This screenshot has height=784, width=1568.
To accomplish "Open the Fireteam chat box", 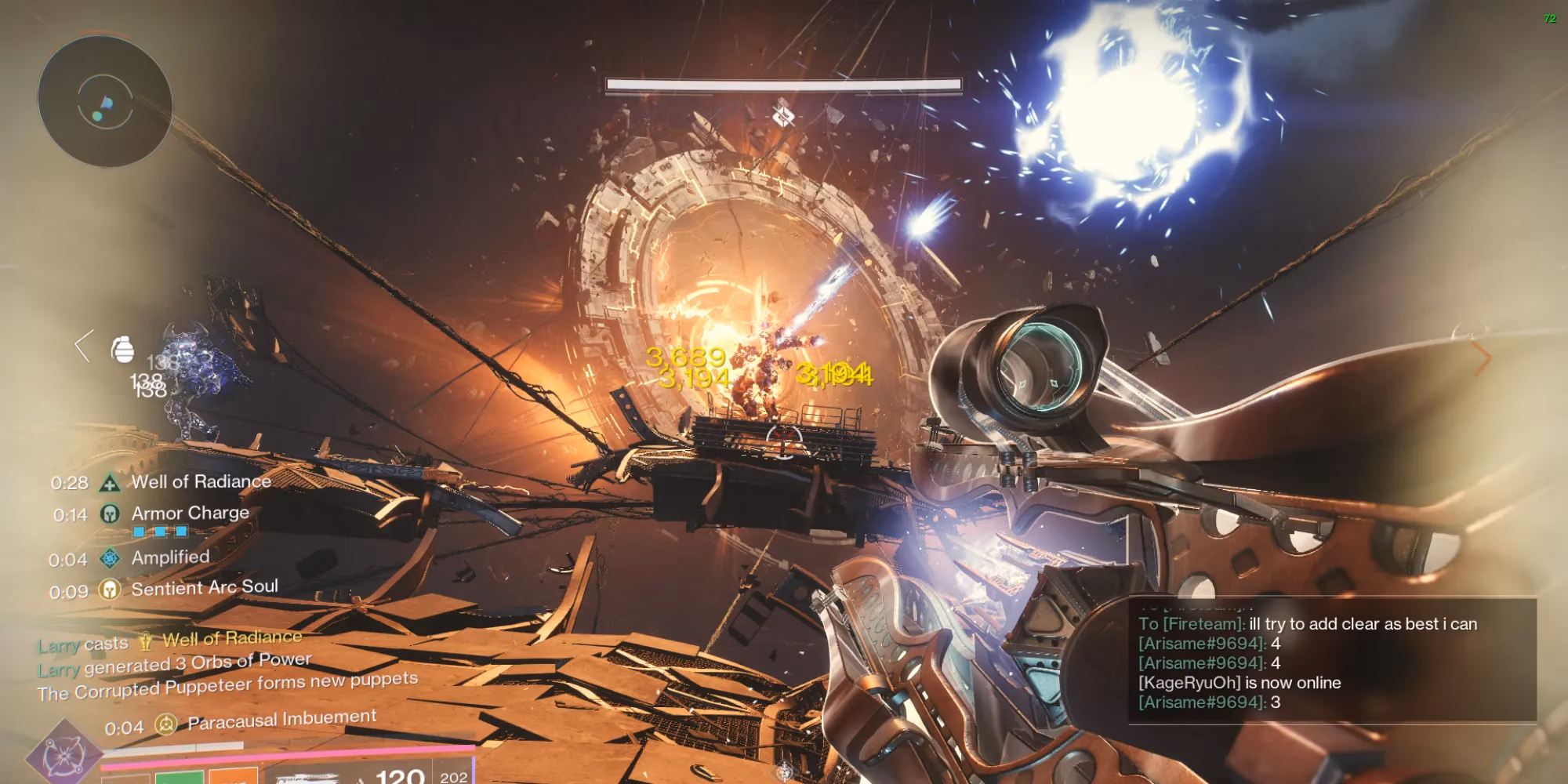I will pyautogui.click(x=1331, y=660).
